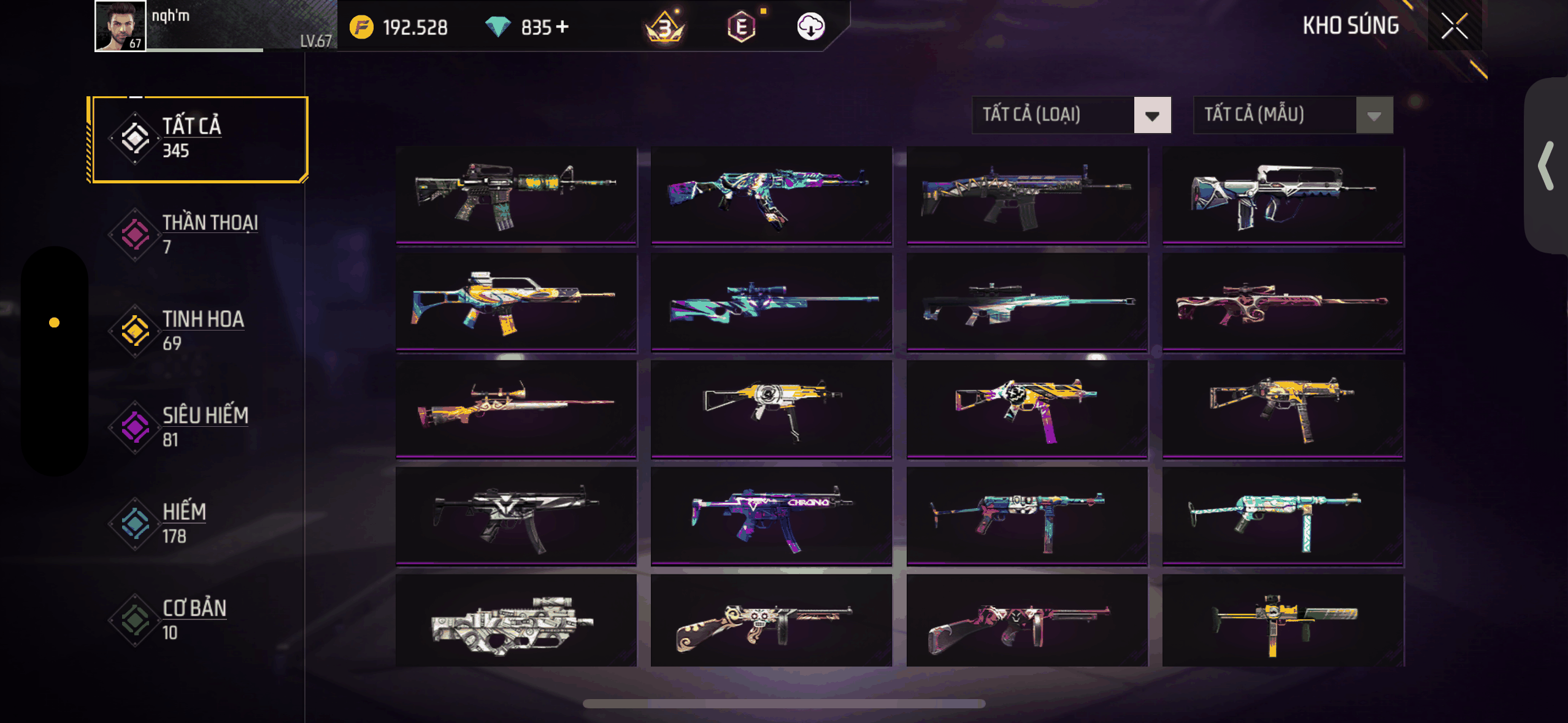Show the Siêu Hiếm weapon skins
Image resolution: width=1568 pixels, height=723 pixels.
[198, 427]
